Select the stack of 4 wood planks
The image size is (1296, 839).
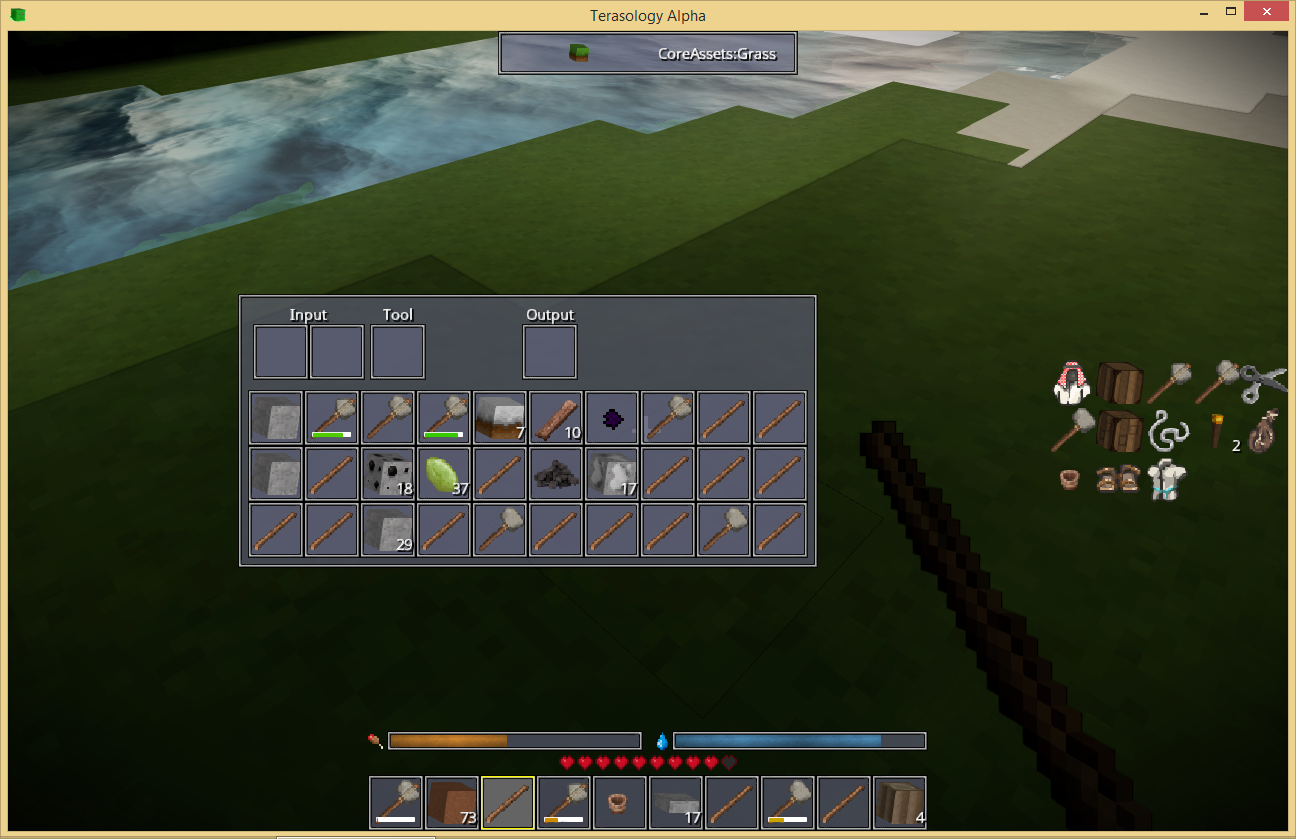point(899,803)
